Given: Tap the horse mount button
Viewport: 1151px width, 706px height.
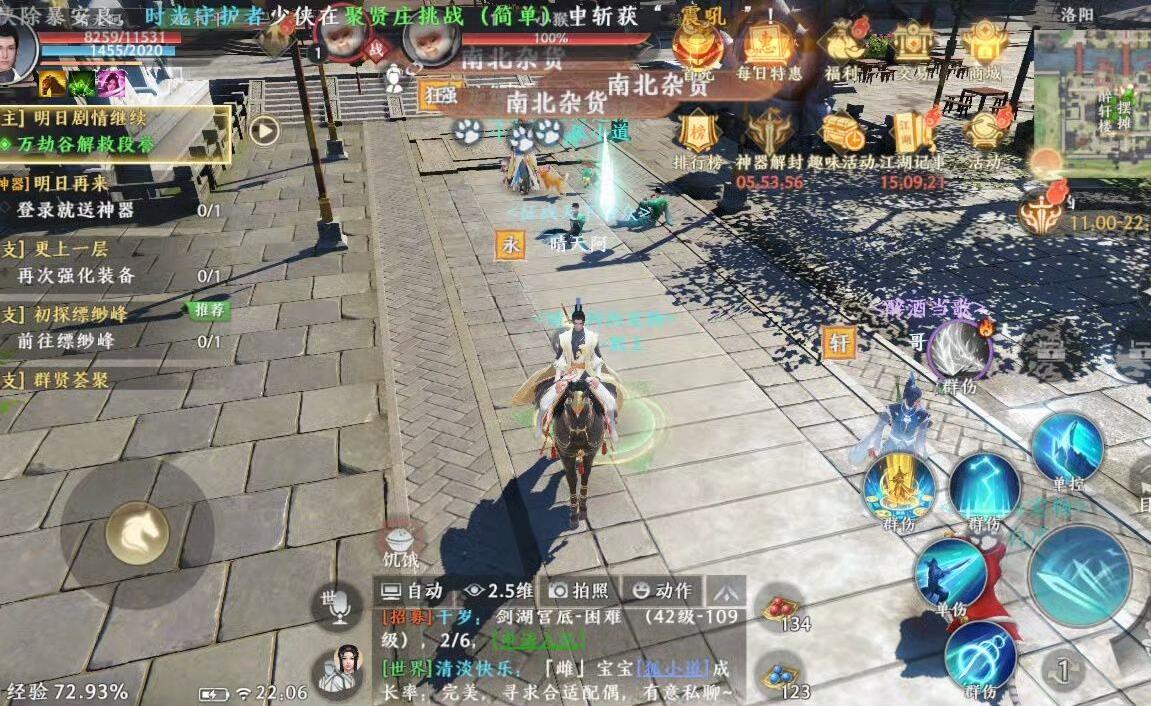Looking at the screenshot, I should click(137, 533).
